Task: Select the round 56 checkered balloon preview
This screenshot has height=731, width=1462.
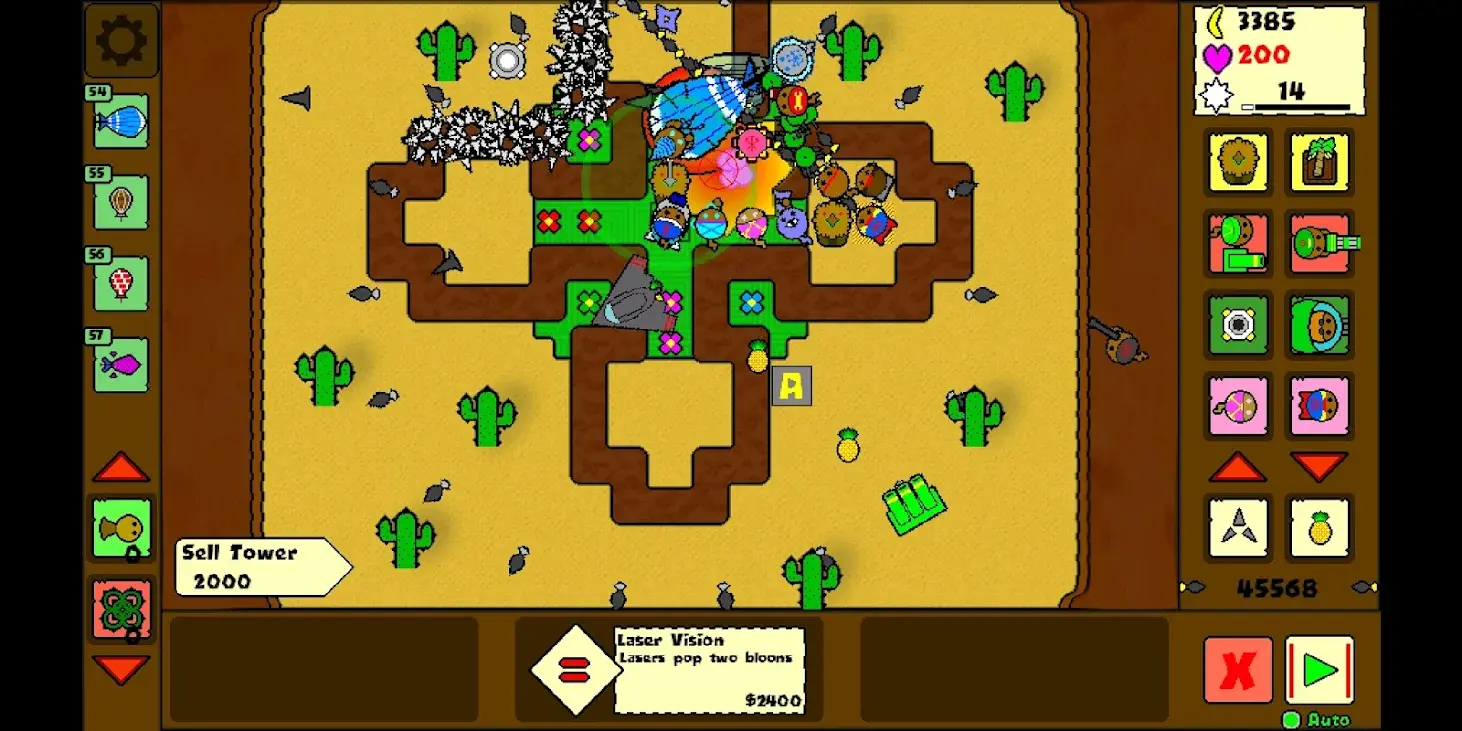Action: pyautogui.click(x=121, y=283)
